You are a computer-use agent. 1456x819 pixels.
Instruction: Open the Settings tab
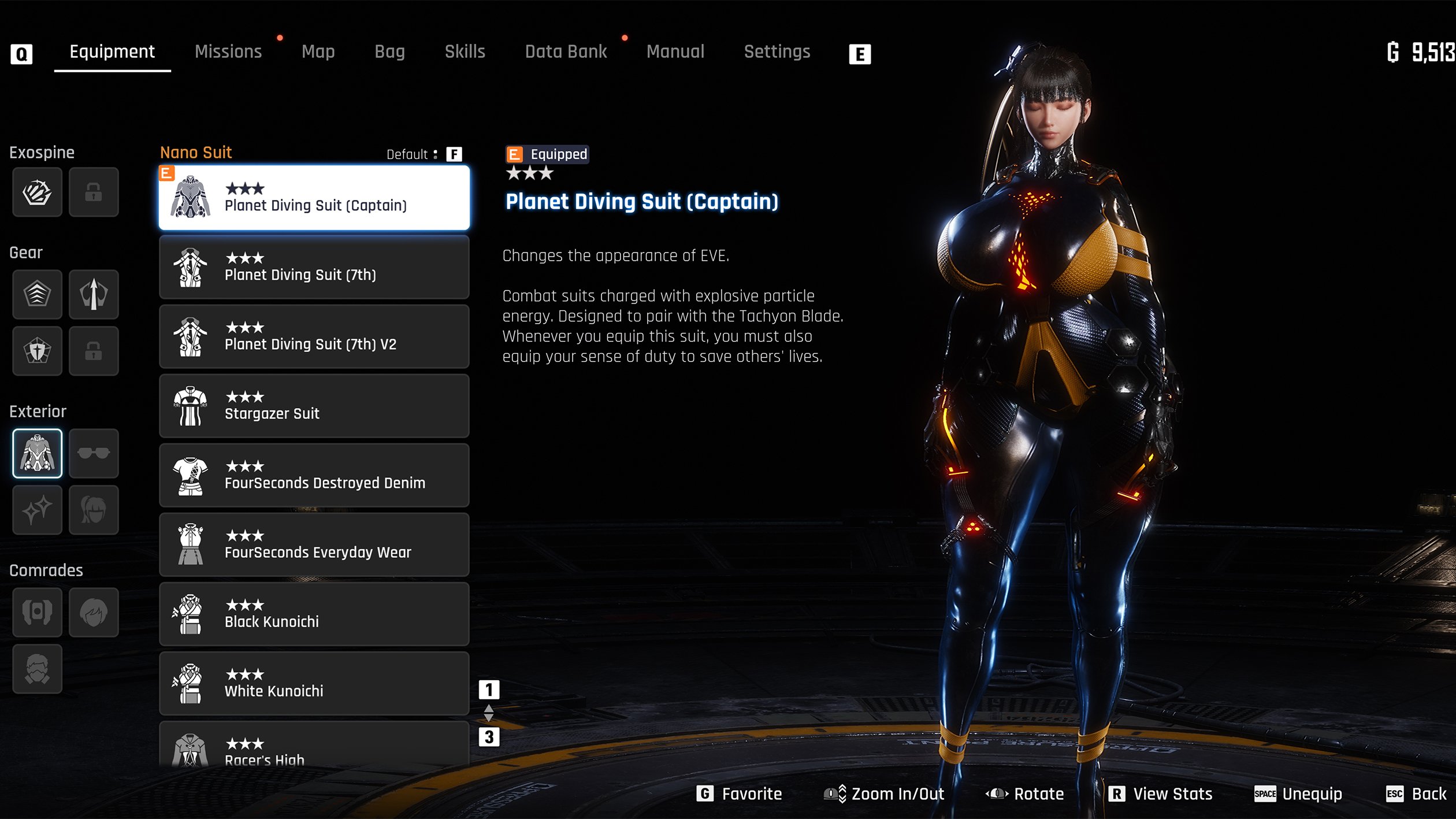(777, 52)
